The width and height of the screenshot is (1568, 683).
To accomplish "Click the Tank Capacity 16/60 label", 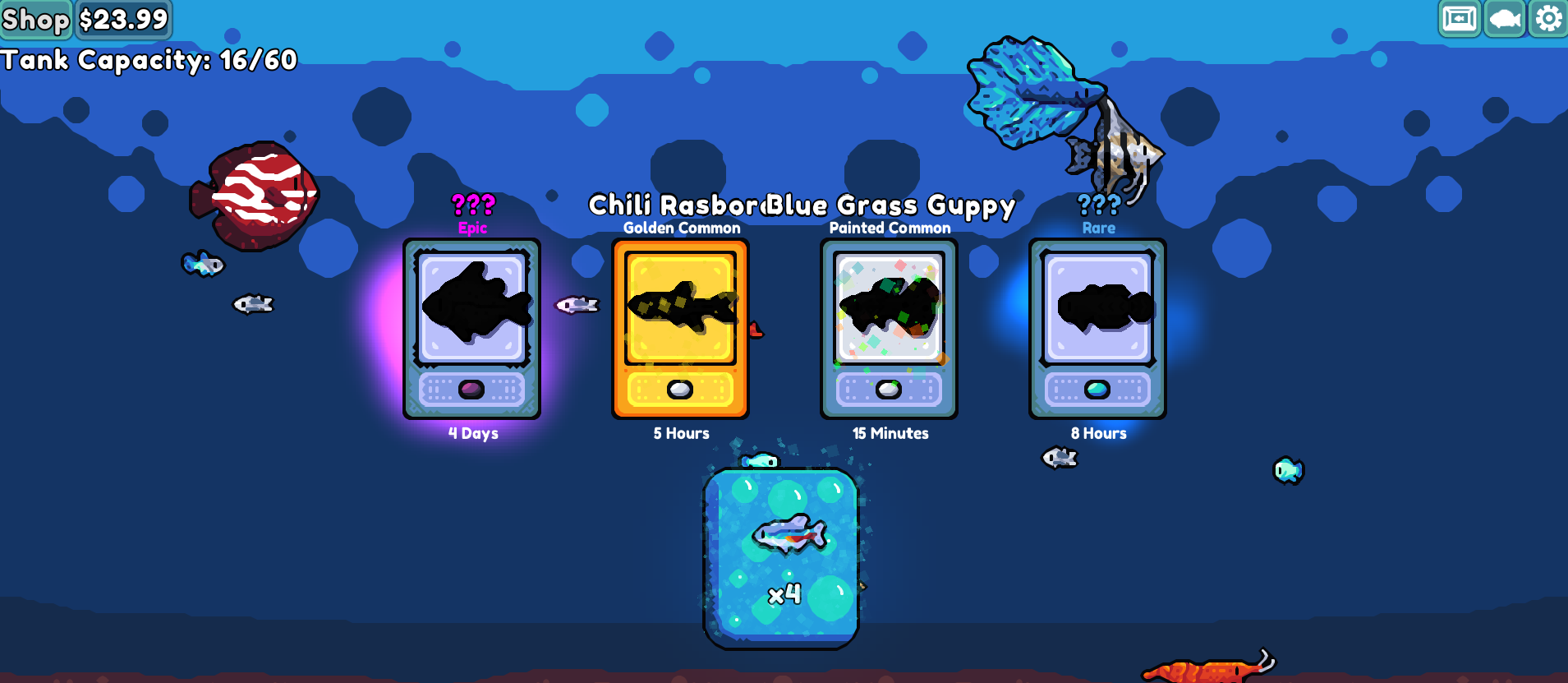I will click(150, 60).
